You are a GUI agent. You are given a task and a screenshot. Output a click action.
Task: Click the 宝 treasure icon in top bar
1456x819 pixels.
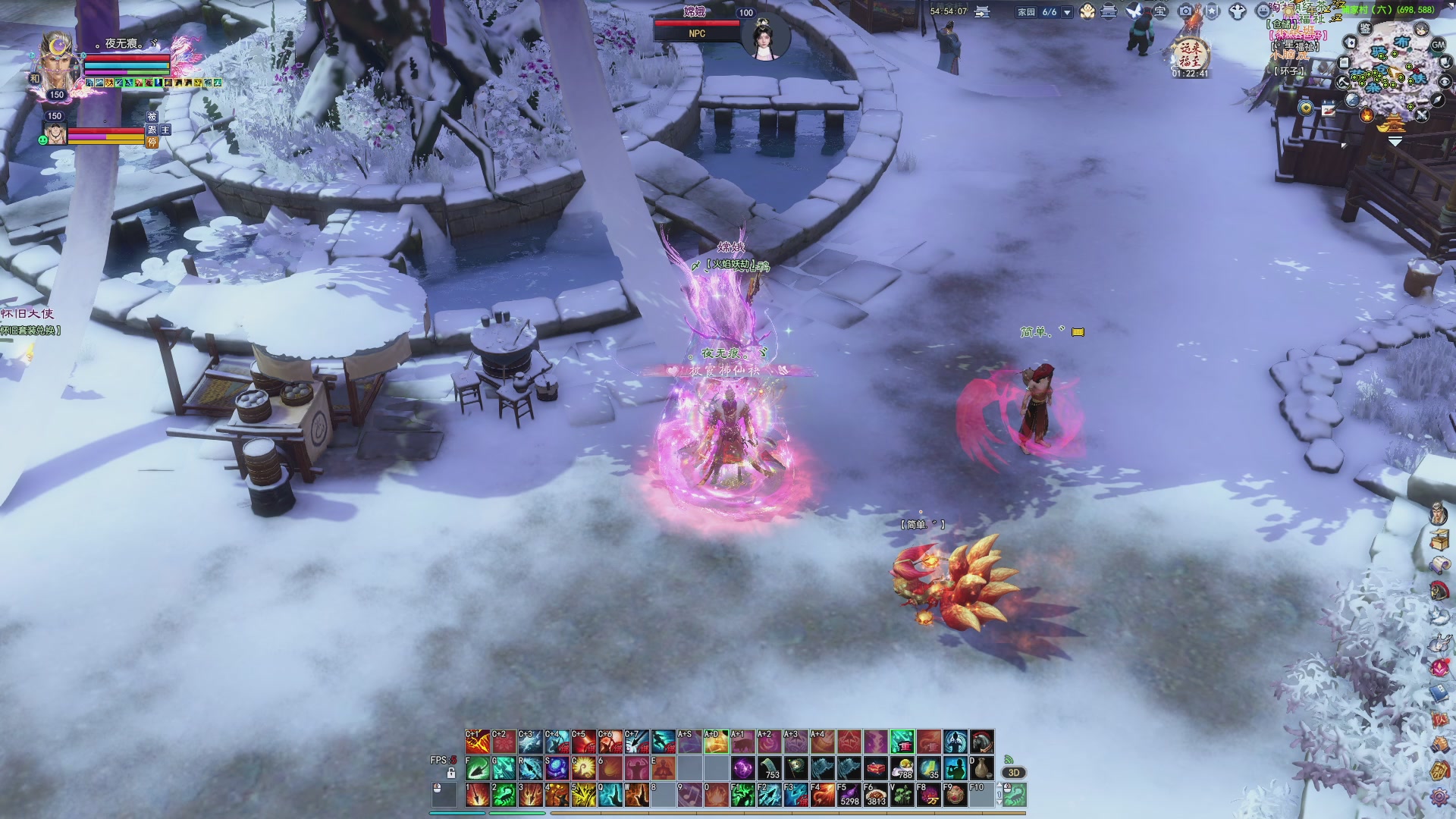1159,11
